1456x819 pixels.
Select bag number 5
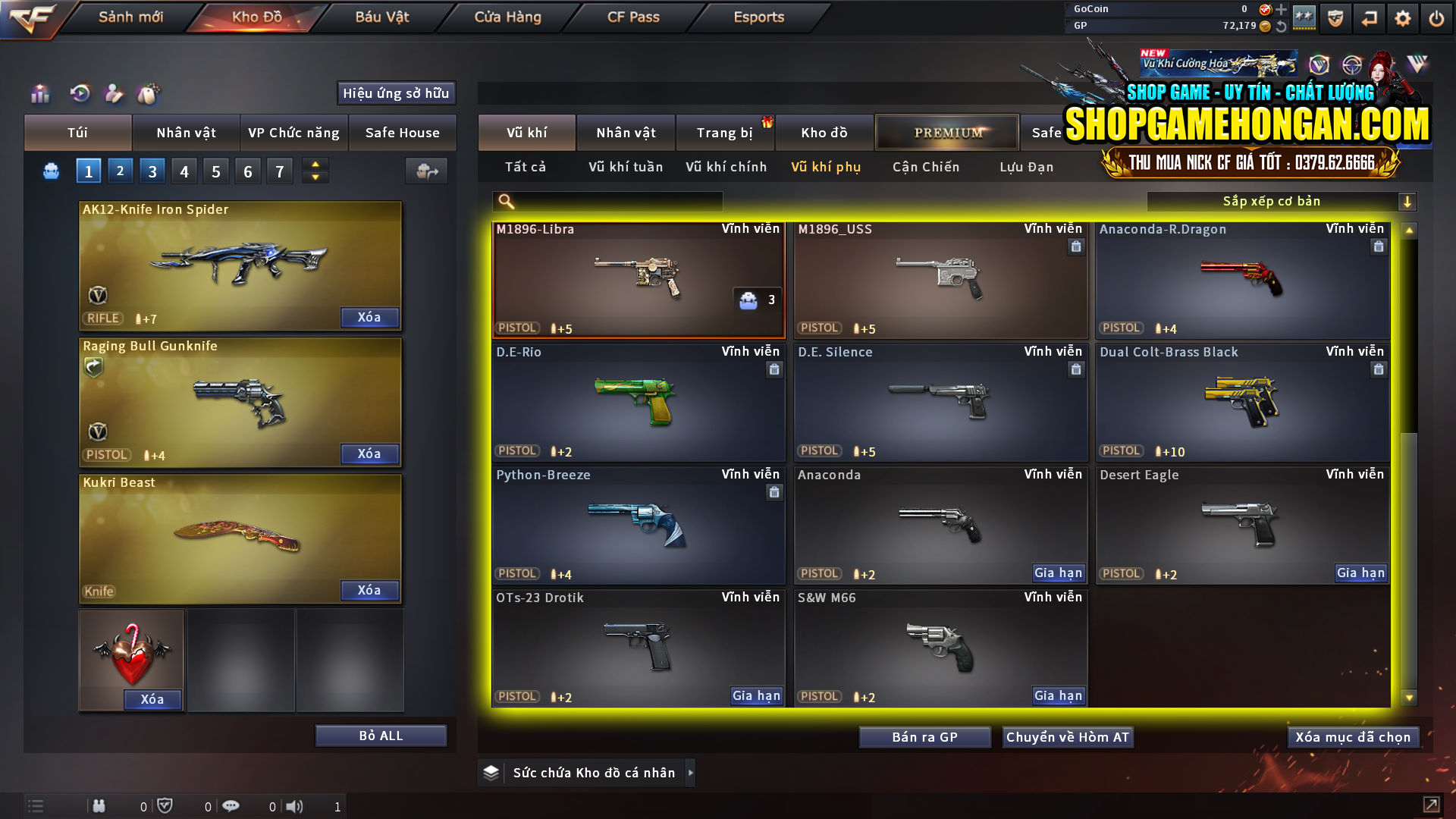[x=215, y=170]
